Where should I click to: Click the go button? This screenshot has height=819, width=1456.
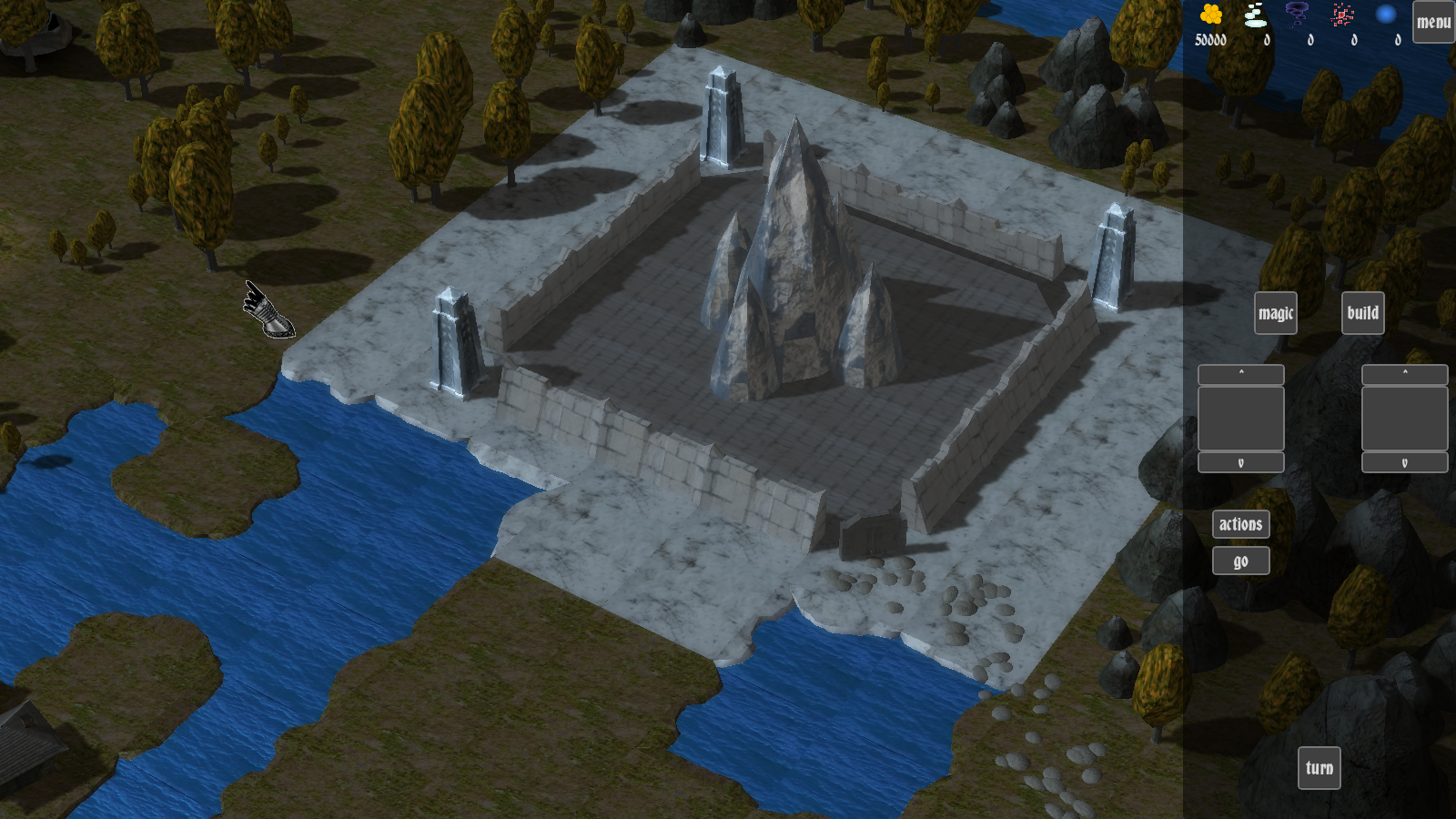click(x=1240, y=561)
